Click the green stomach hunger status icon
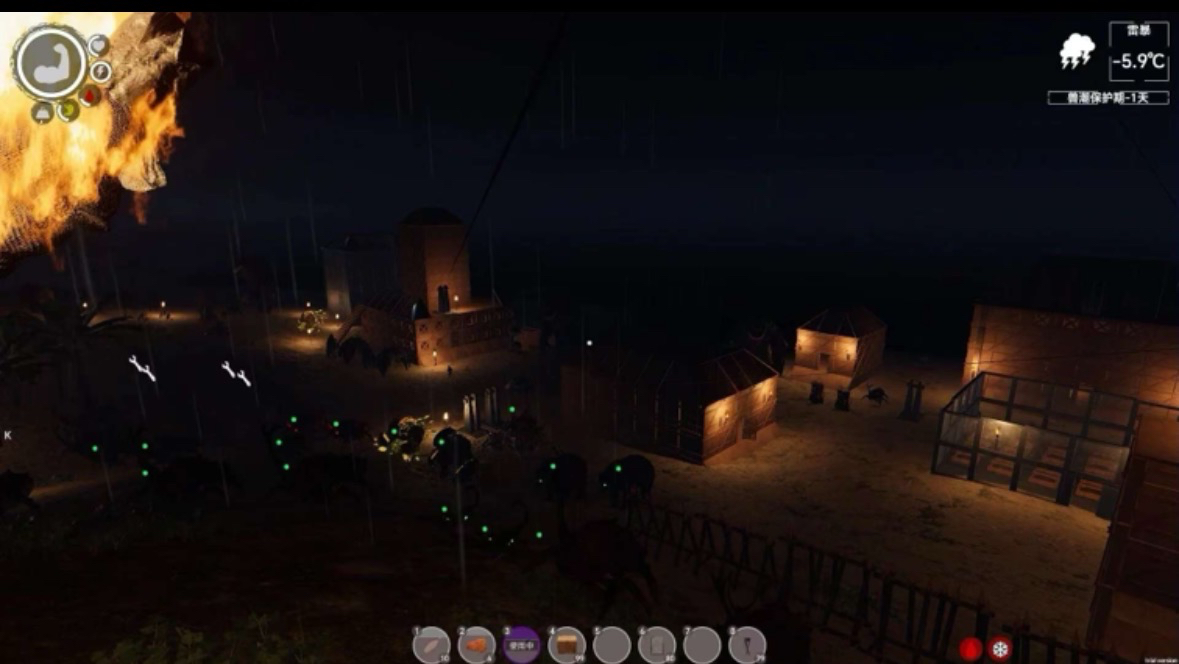 click(x=68, y=109)
